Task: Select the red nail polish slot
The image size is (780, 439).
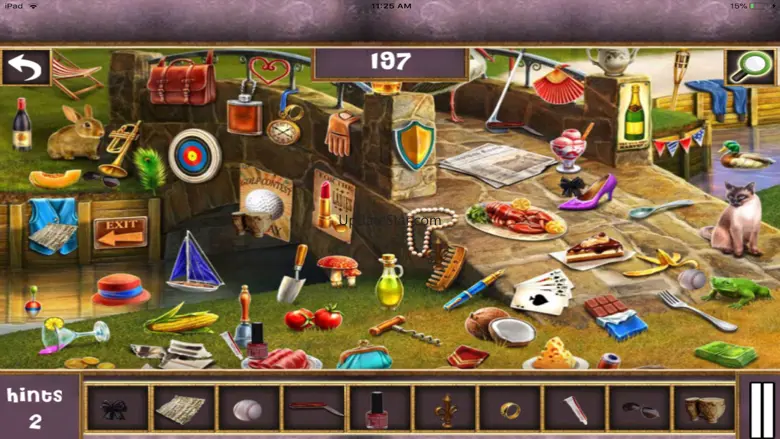Action: 379,409
